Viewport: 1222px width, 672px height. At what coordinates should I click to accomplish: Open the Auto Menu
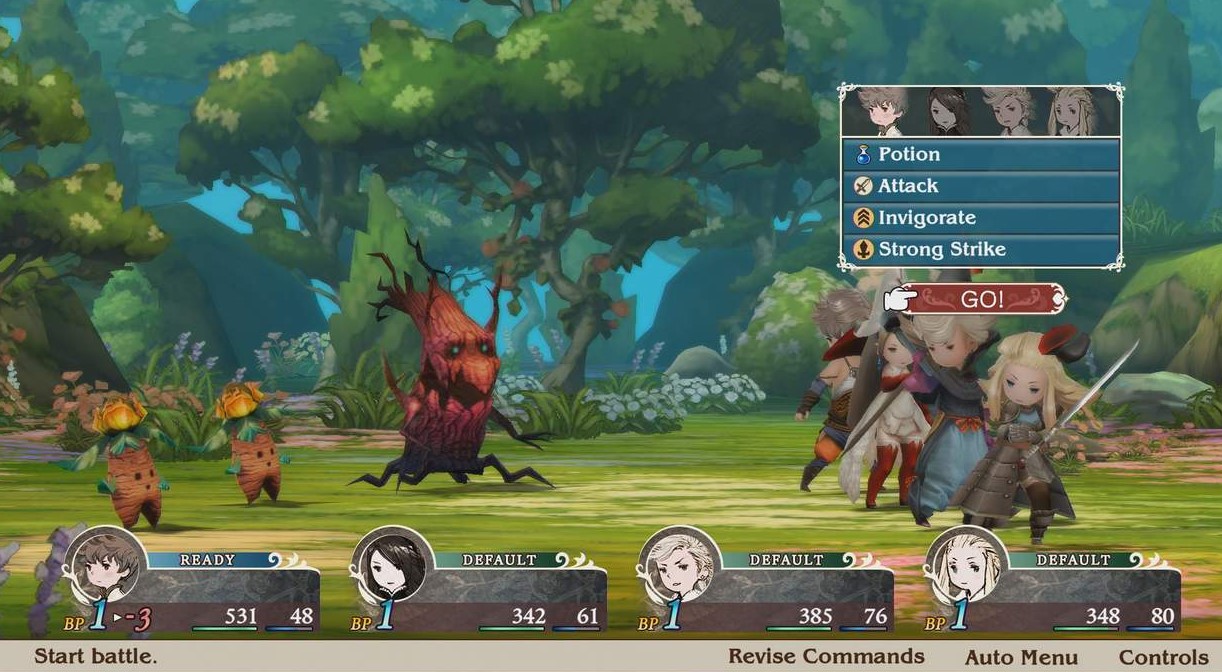[1021, 657]
